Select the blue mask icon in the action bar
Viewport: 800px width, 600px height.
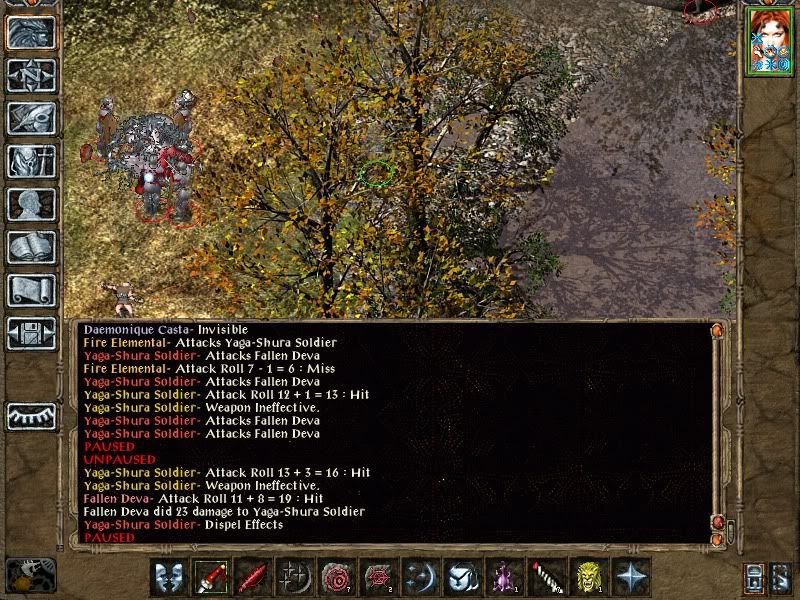point(169,577)
